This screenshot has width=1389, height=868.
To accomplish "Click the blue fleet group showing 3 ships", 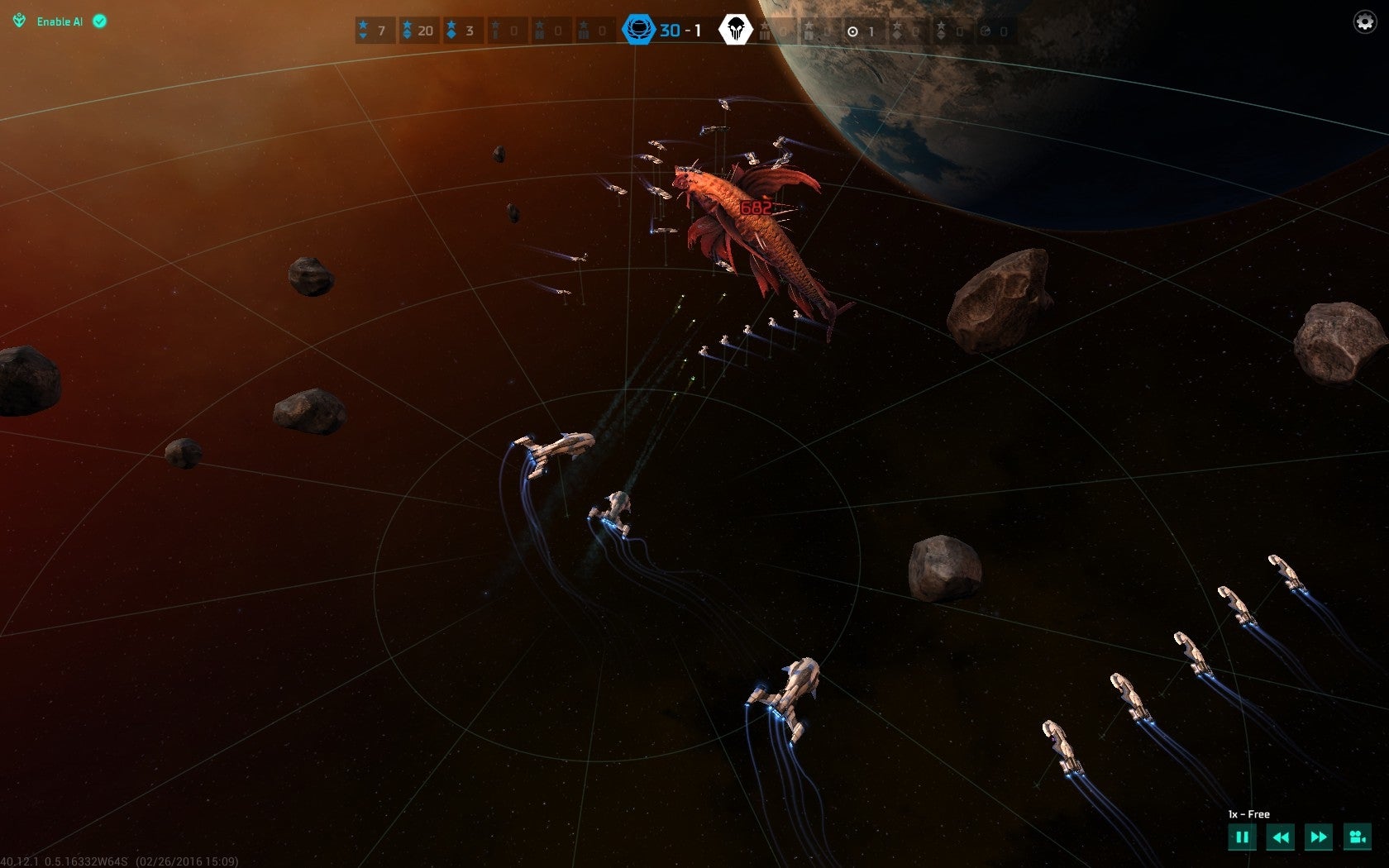I will pos(461,31).
